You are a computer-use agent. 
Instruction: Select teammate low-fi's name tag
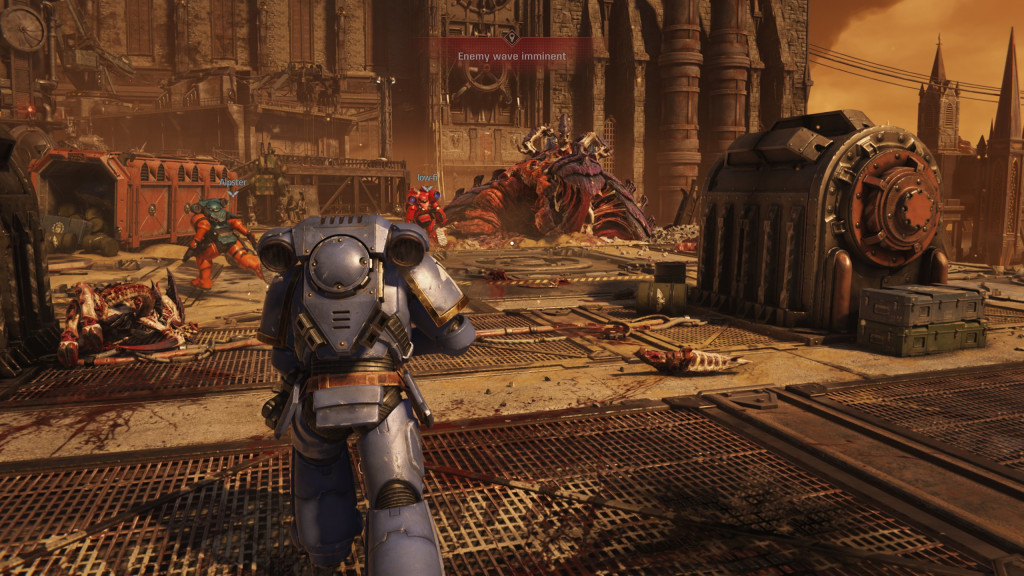tap(427, 178)
